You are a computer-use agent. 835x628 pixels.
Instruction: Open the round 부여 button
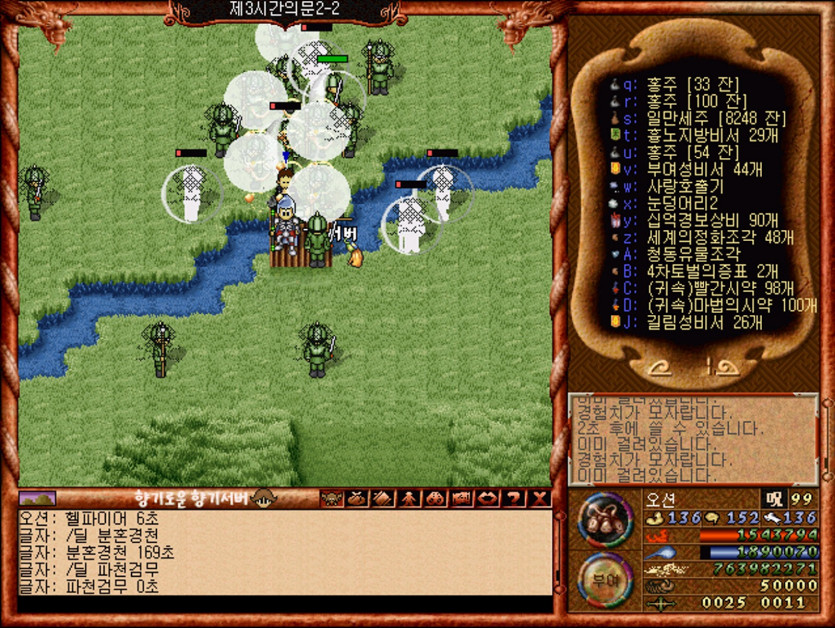603,578
